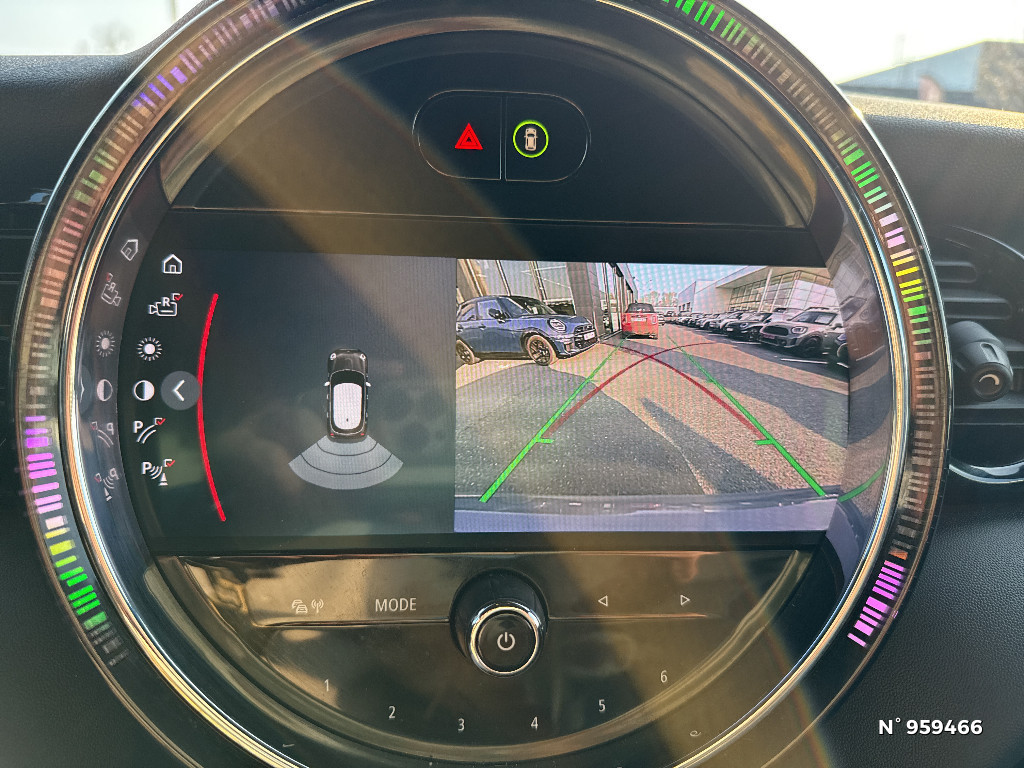The height and width of the screenshot is (768, 1024).
Task: Toggle the parking guidance lines option
Action: pos(149,430)
